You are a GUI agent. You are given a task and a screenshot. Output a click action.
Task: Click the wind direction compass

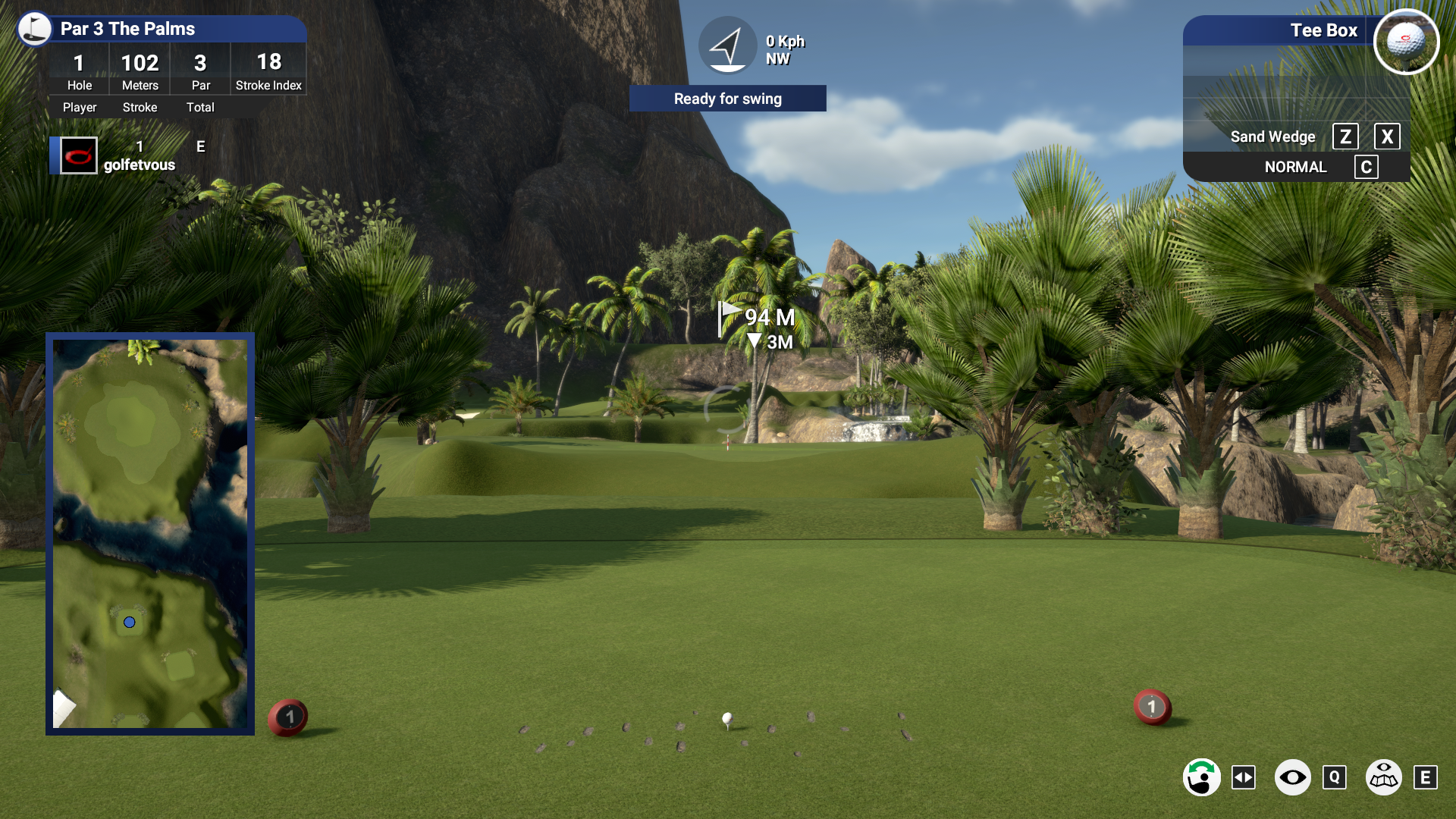pyautogui.click(x=727, y=45)
